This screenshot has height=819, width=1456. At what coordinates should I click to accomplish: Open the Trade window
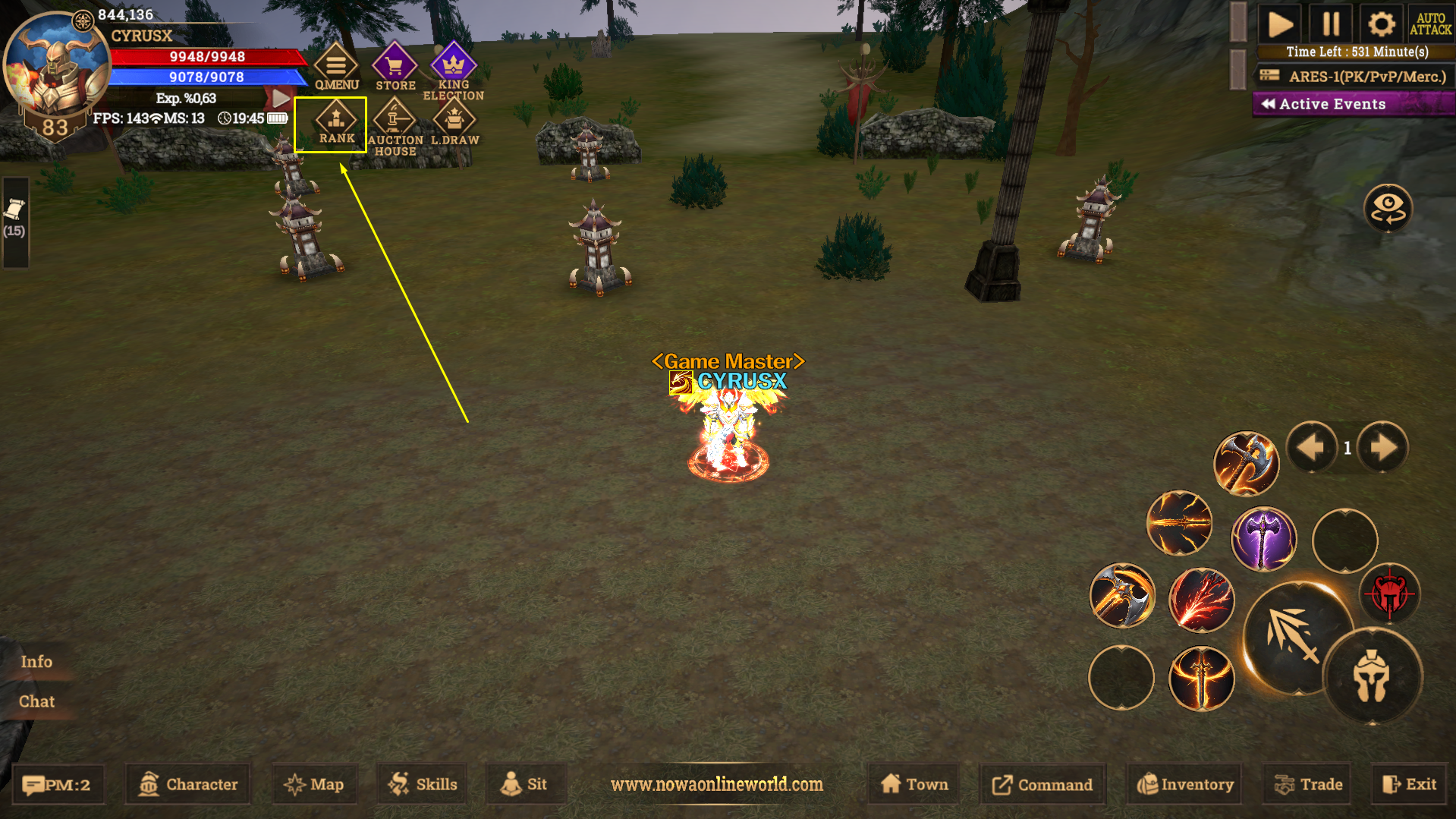coord(1309,784)
